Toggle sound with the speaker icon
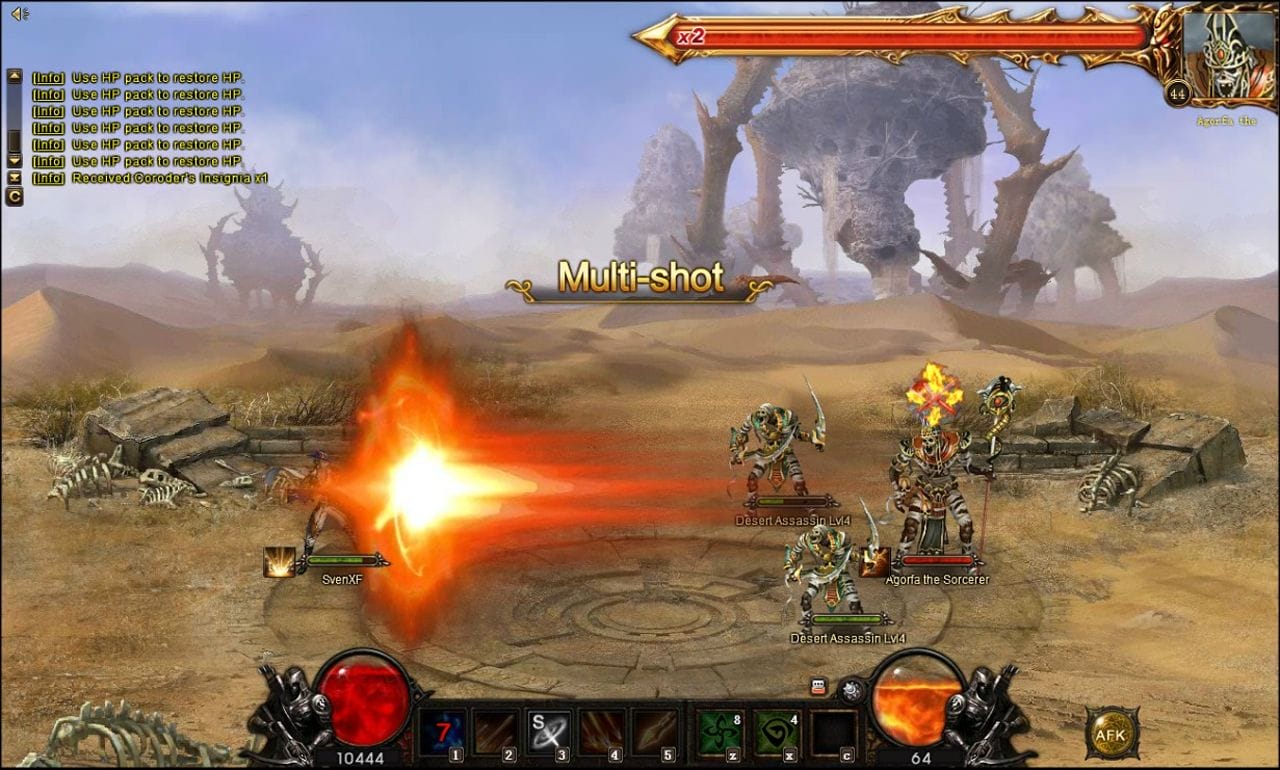This screenshot has width=1280, height=770. (x=19, y=13)
